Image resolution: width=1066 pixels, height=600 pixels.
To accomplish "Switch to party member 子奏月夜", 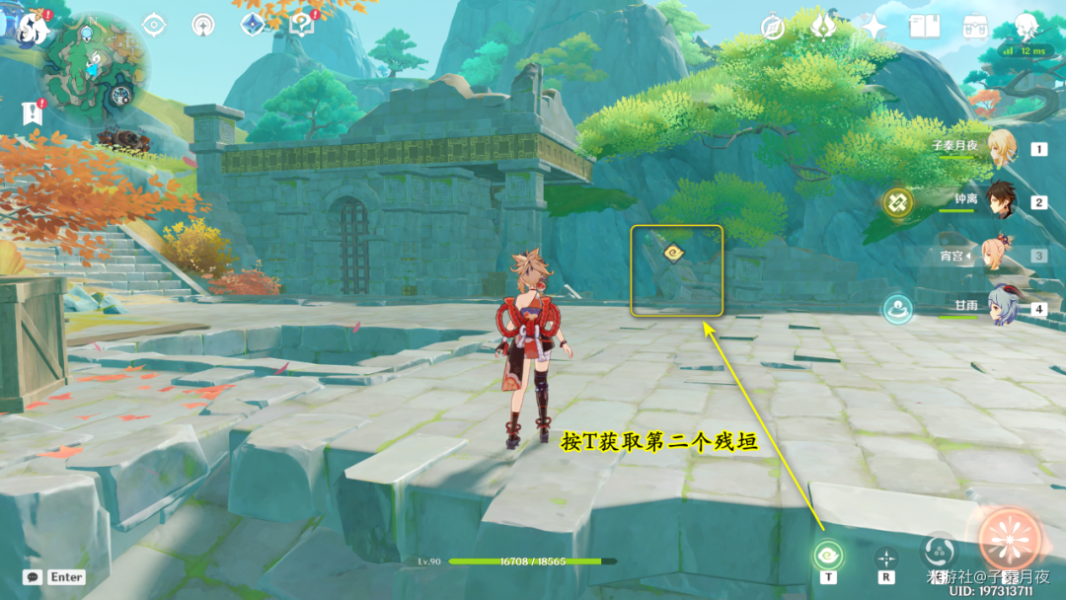I will pos(1001,148).
